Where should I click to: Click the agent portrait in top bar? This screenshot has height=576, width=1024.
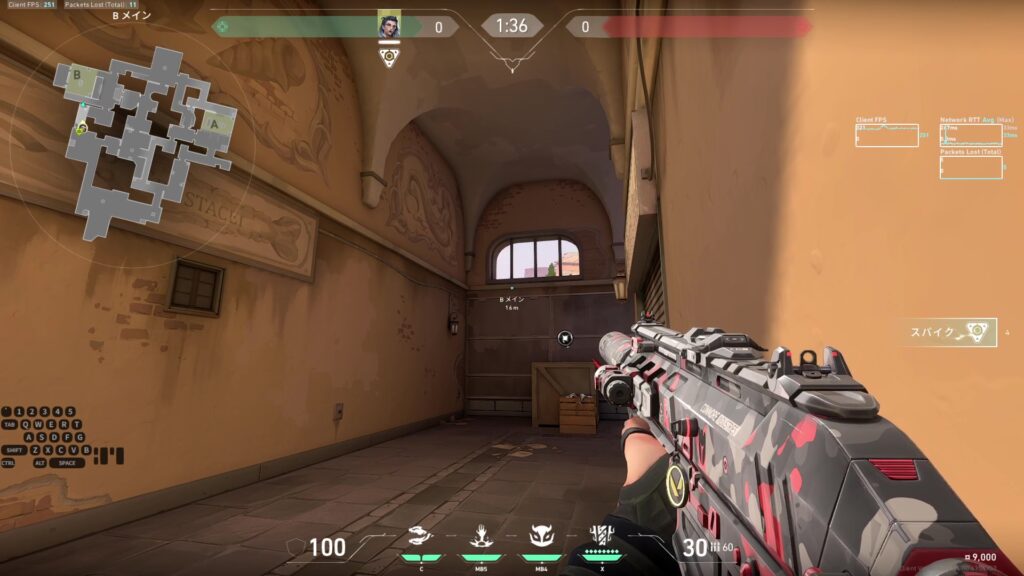(x=389, y=25)
